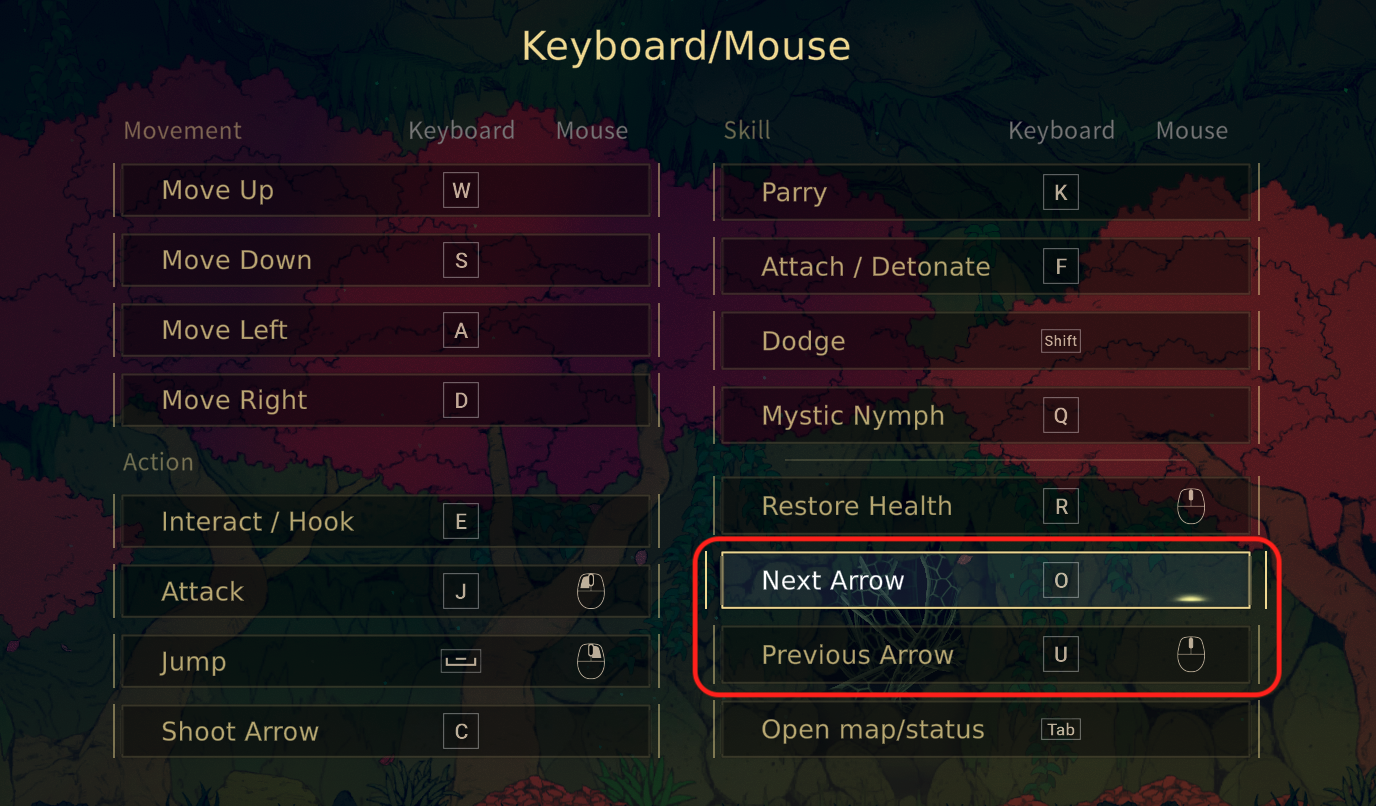
Task: Select the Tab key badge for Open map/status
Action: pyautogui.click(x=1060, y=729)
